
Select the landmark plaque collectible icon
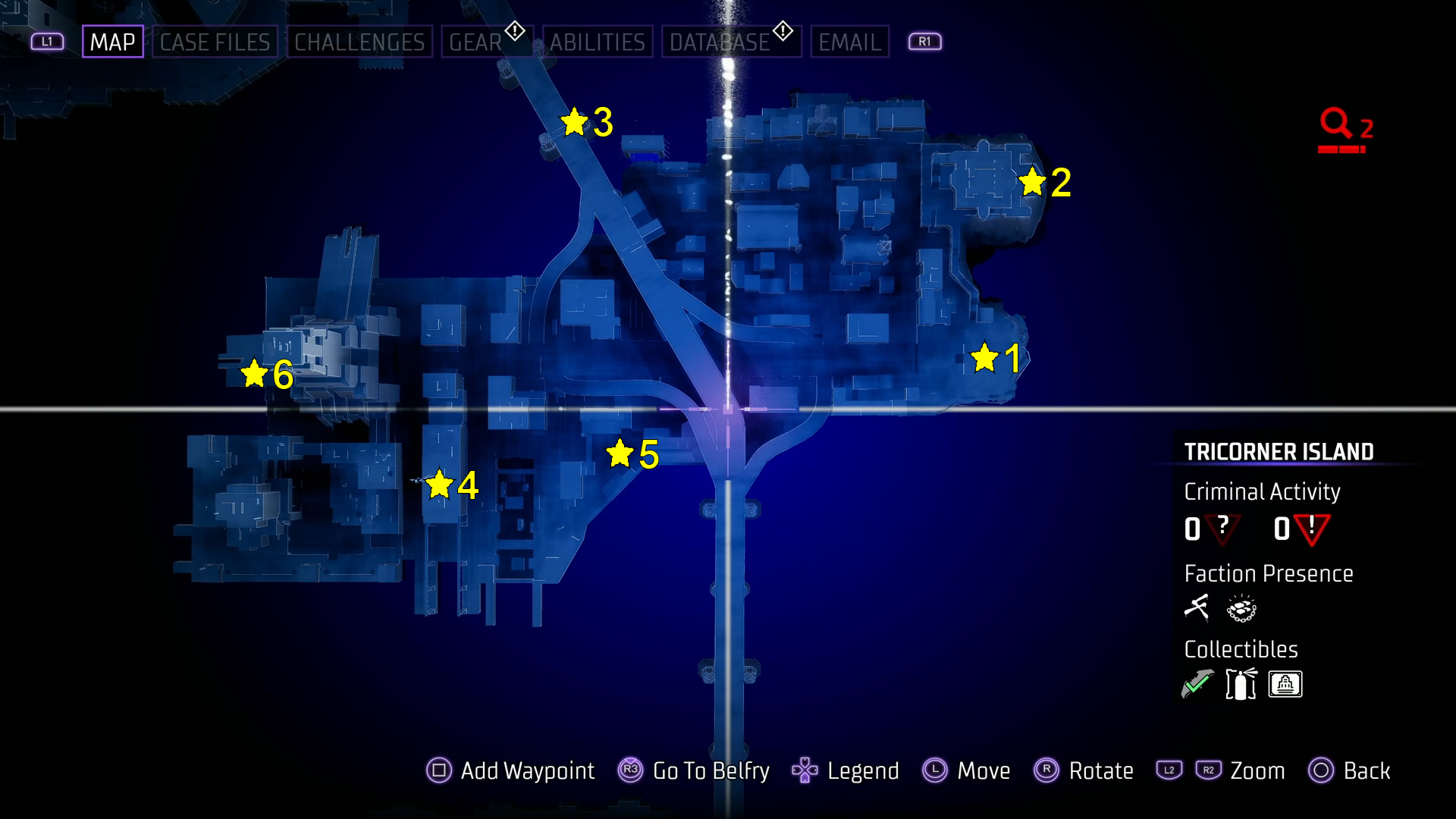coord(1285,683)
